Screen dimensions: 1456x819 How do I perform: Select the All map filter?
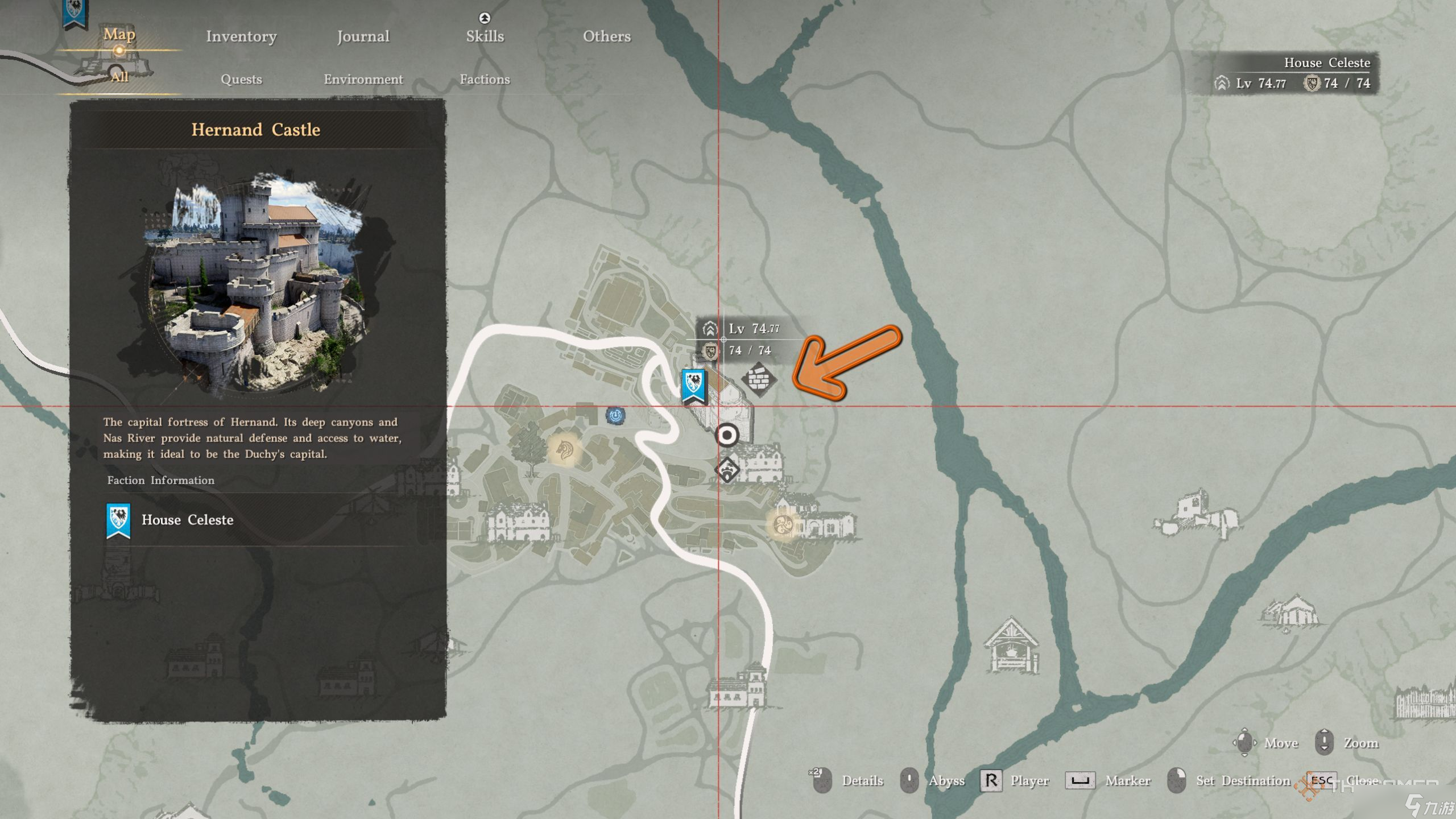click(x=119, y=77)
